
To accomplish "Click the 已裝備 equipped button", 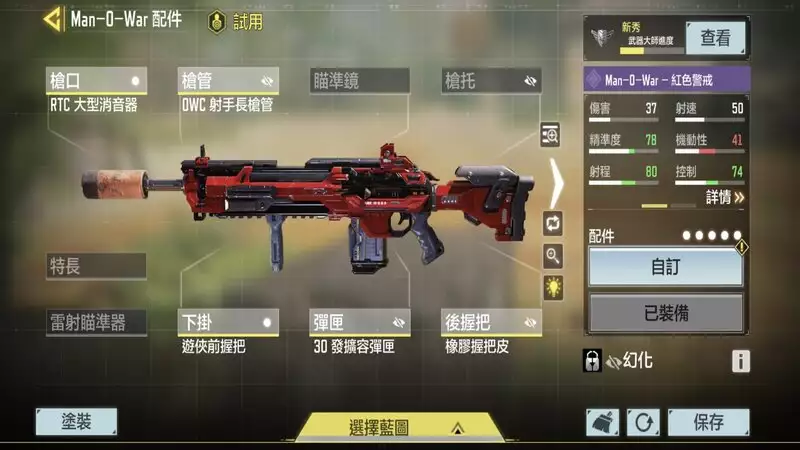I will click(x=665, y=313).
